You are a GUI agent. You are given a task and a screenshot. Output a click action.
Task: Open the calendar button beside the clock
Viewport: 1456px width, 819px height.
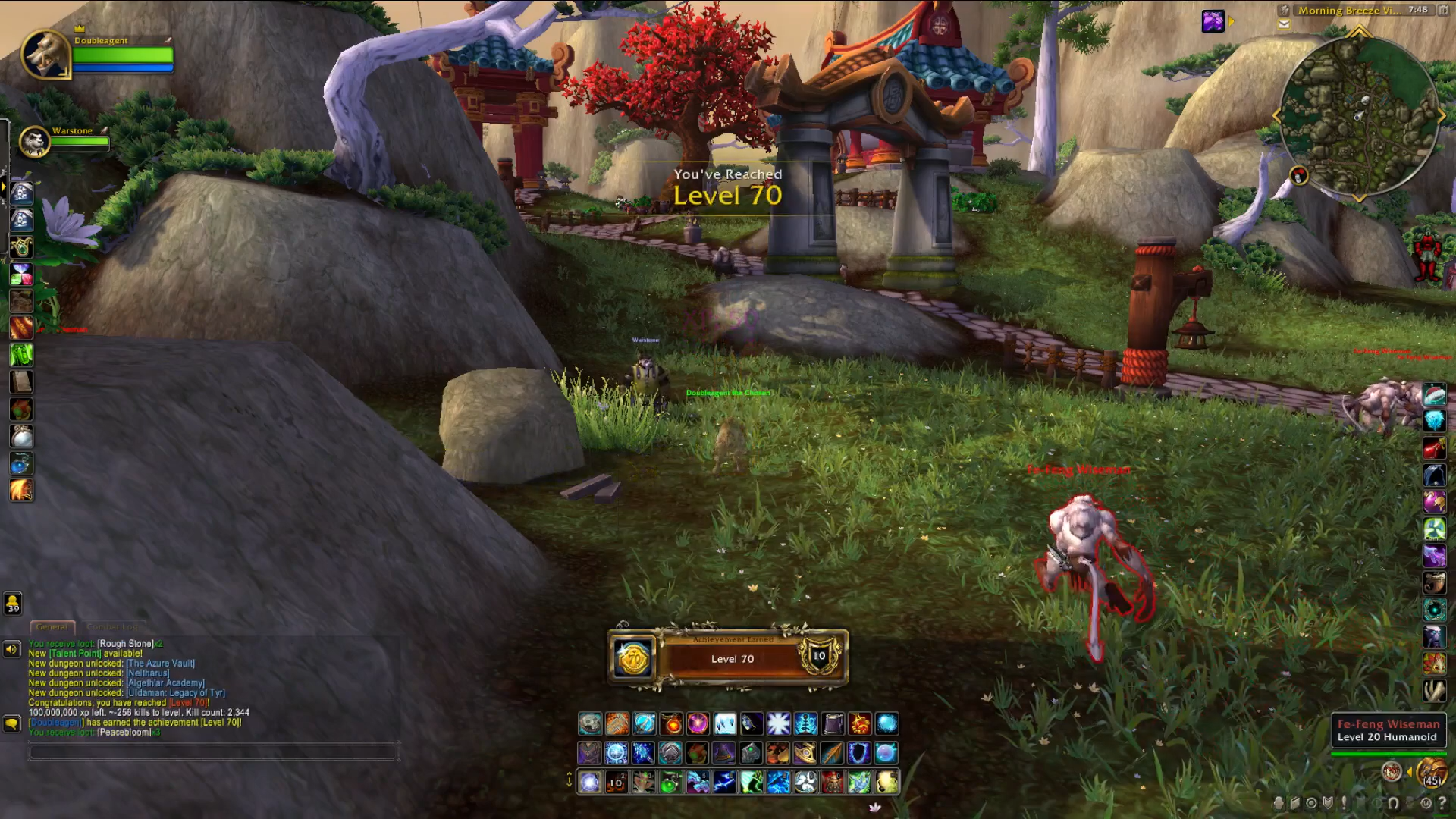click(1444, 11)
